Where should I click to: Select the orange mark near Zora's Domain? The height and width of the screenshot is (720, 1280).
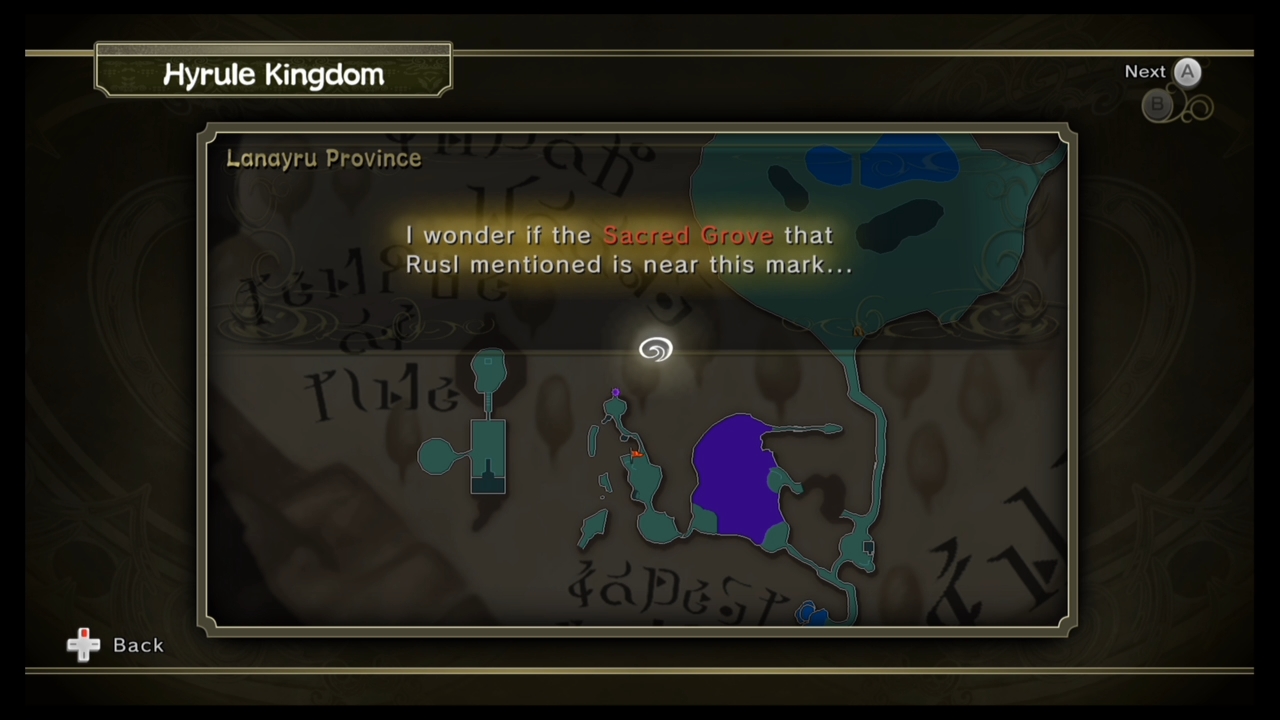point(635,455)
